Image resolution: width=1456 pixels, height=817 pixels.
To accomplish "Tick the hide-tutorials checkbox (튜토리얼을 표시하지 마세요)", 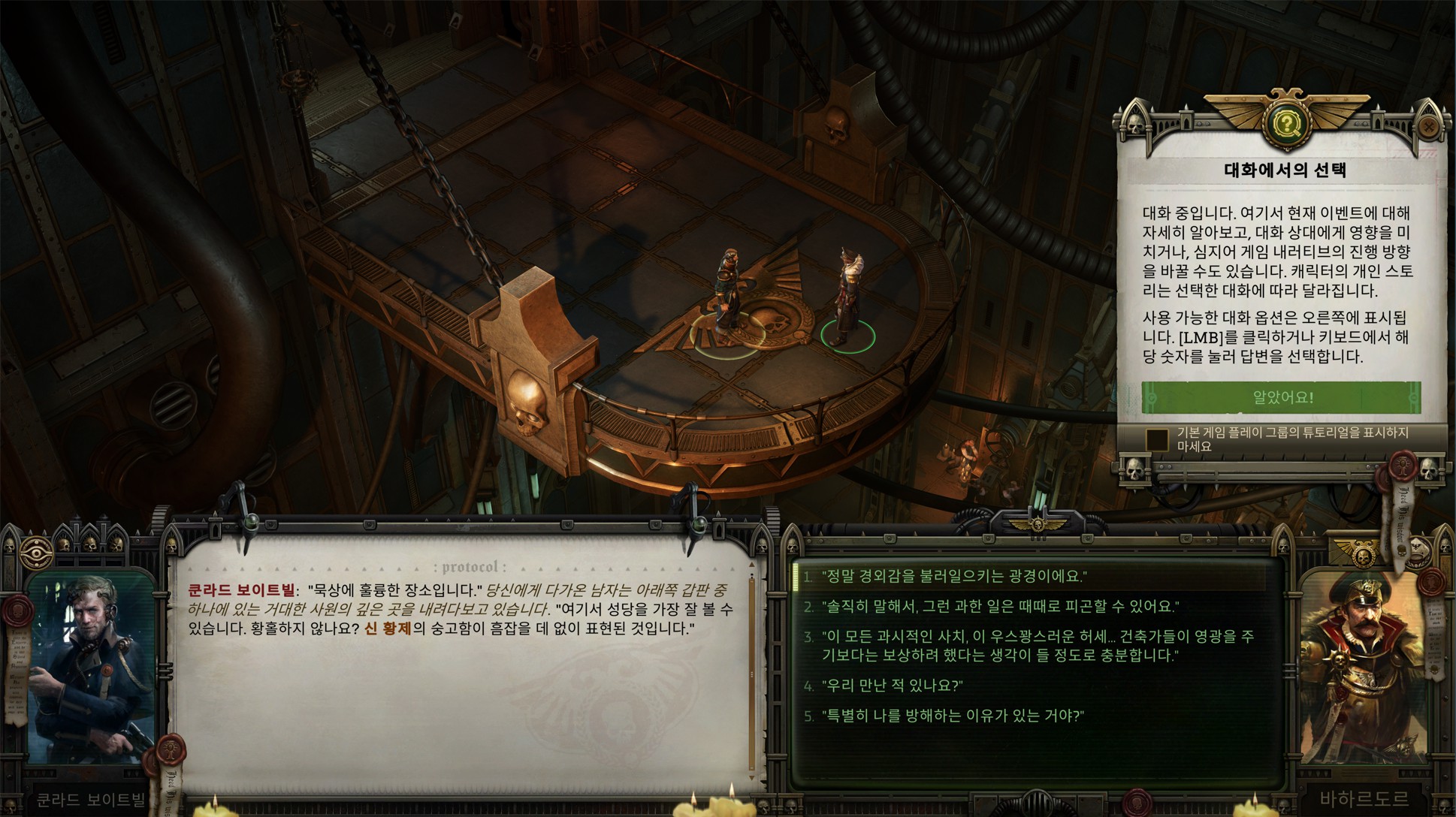I will pyautogui.click(x=1157, y=440).
